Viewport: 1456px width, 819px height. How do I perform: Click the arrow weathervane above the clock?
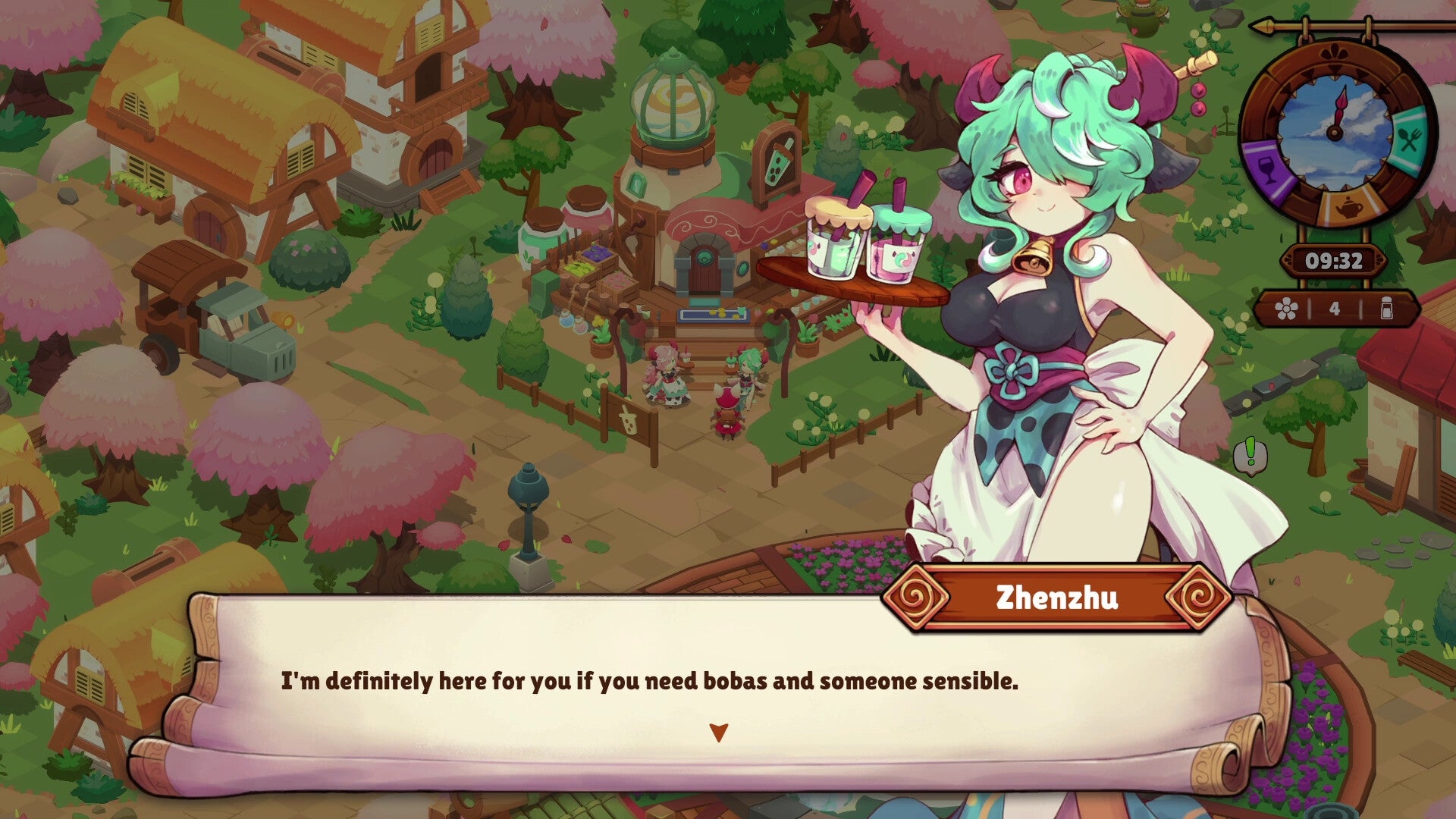pos(1266,27)
